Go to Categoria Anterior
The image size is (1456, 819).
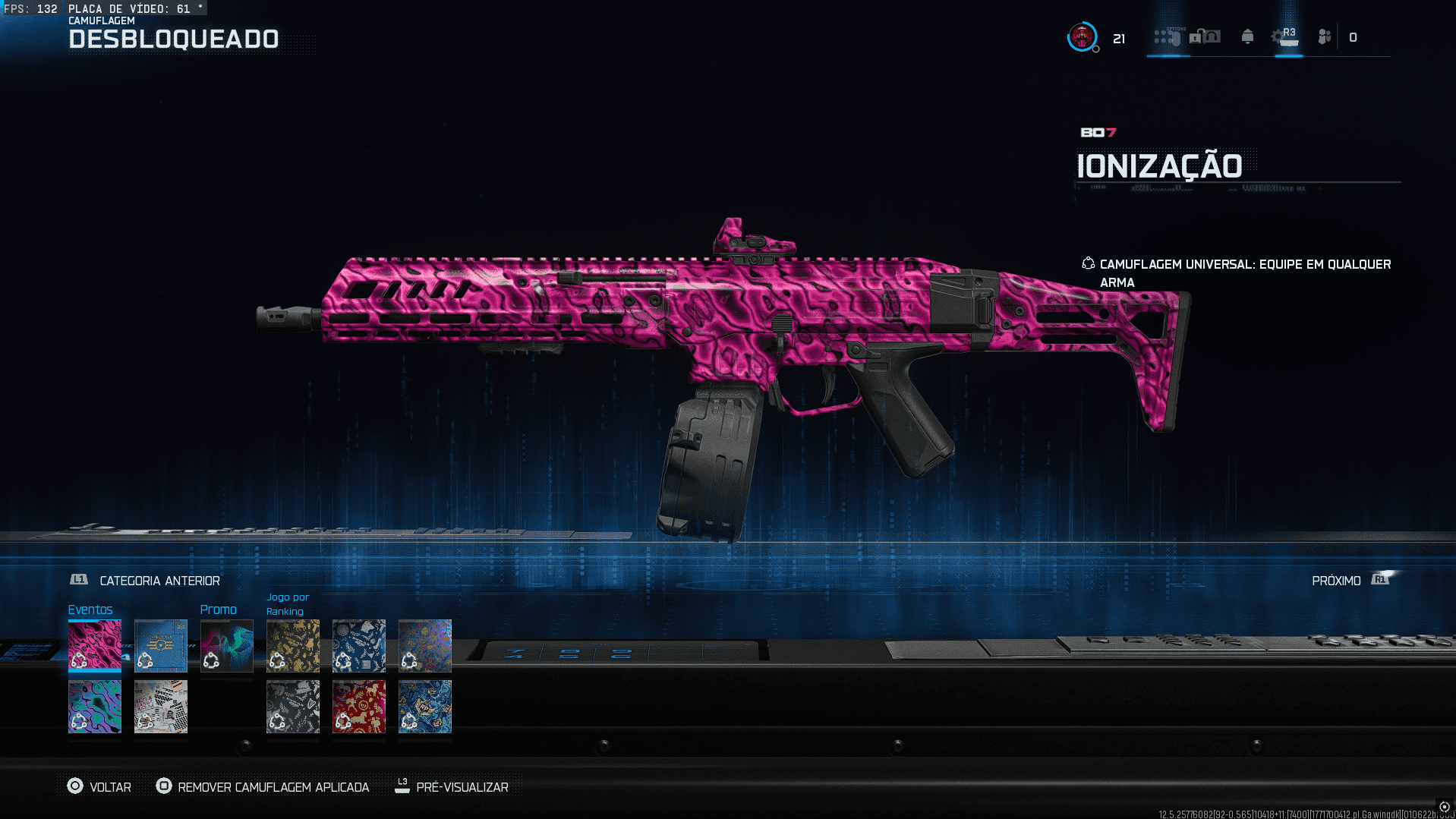tap(145, 581)
